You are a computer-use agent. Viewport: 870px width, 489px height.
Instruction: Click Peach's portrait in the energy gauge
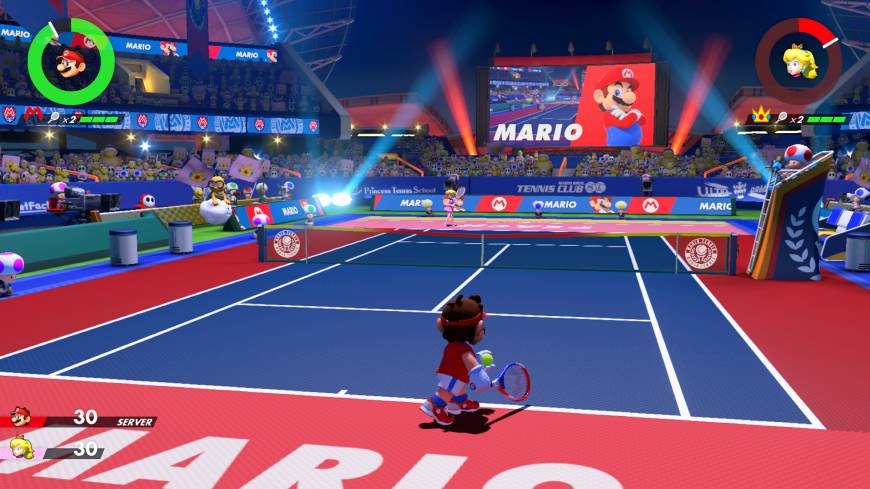[798, 61]
